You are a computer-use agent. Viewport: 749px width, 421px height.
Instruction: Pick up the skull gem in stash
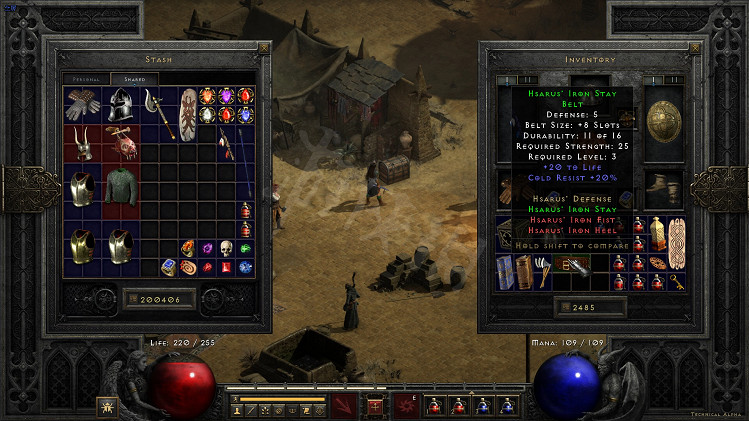click(x=226, y=247)
